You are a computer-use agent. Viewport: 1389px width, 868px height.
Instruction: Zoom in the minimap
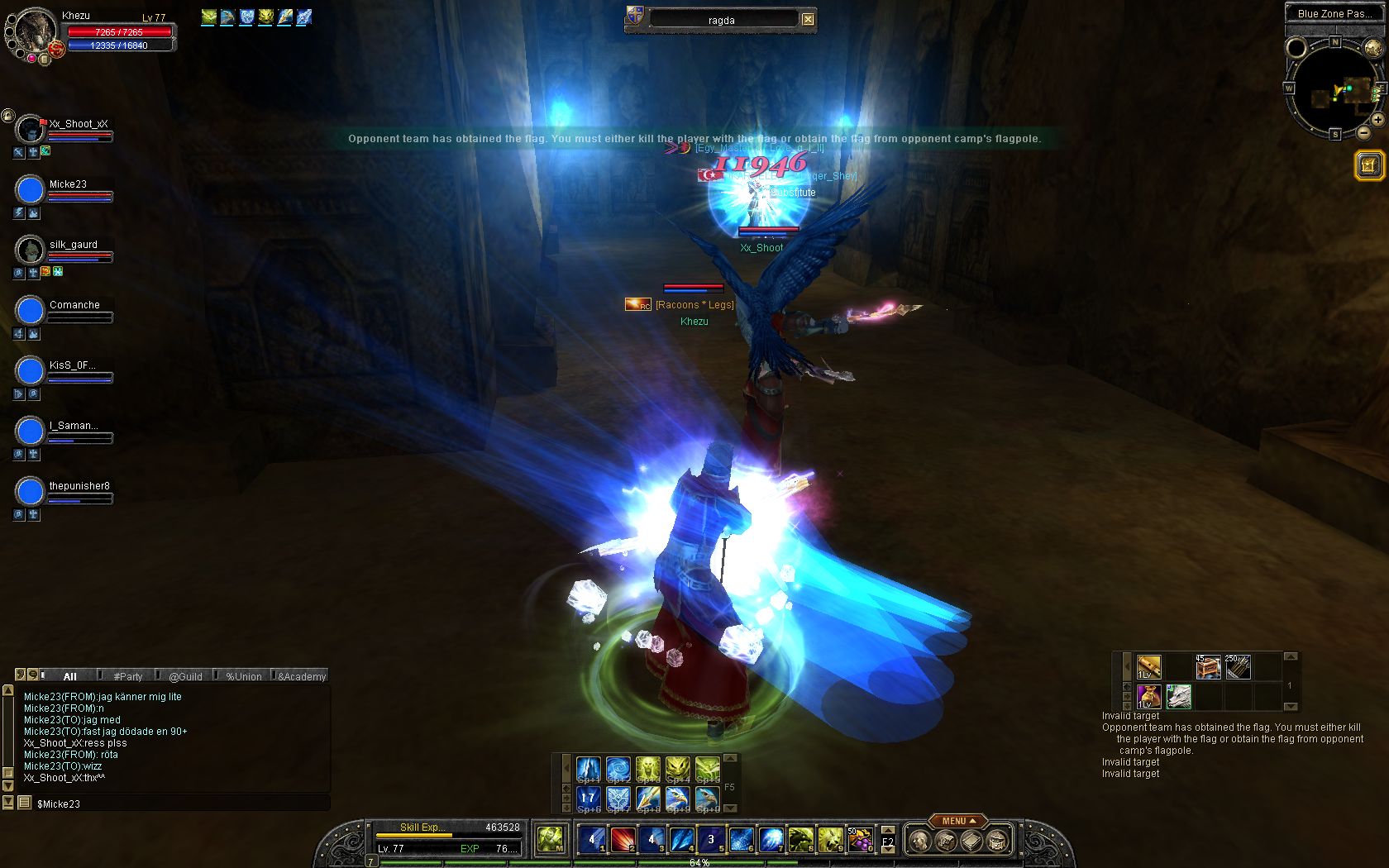point(1378,120)
